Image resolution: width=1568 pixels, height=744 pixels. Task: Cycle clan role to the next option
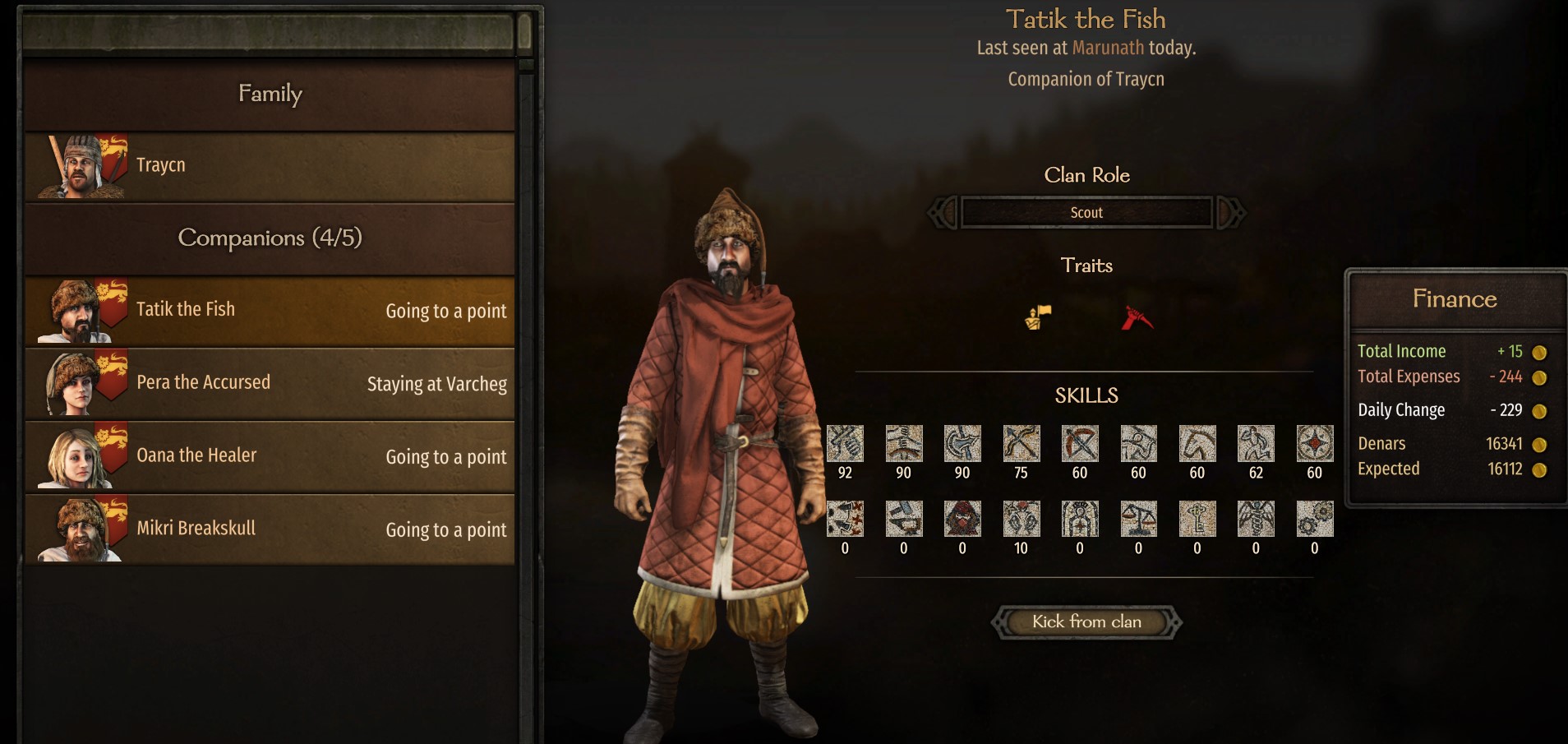(1230, 213)
